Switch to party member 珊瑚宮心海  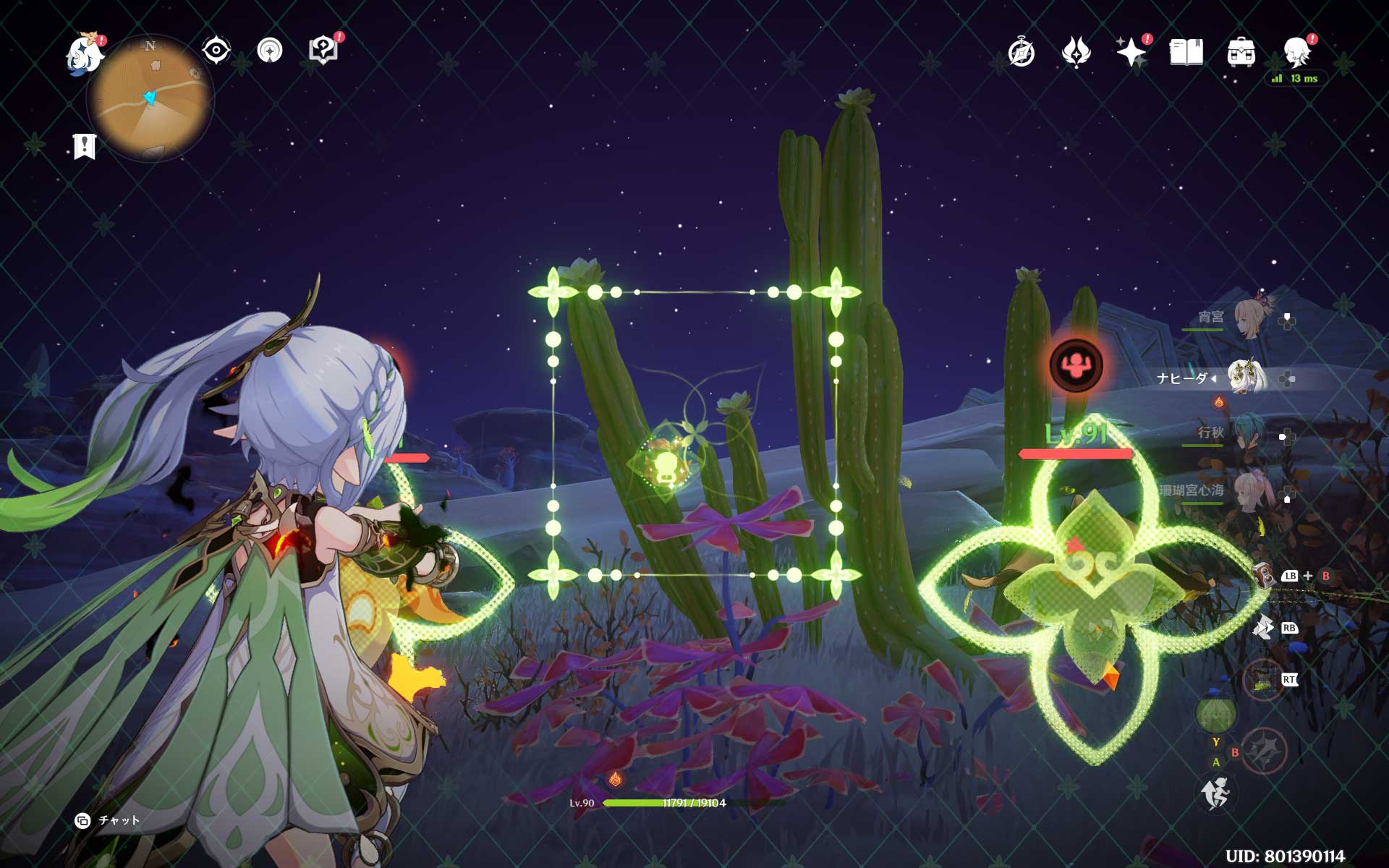coord(1248,493)
